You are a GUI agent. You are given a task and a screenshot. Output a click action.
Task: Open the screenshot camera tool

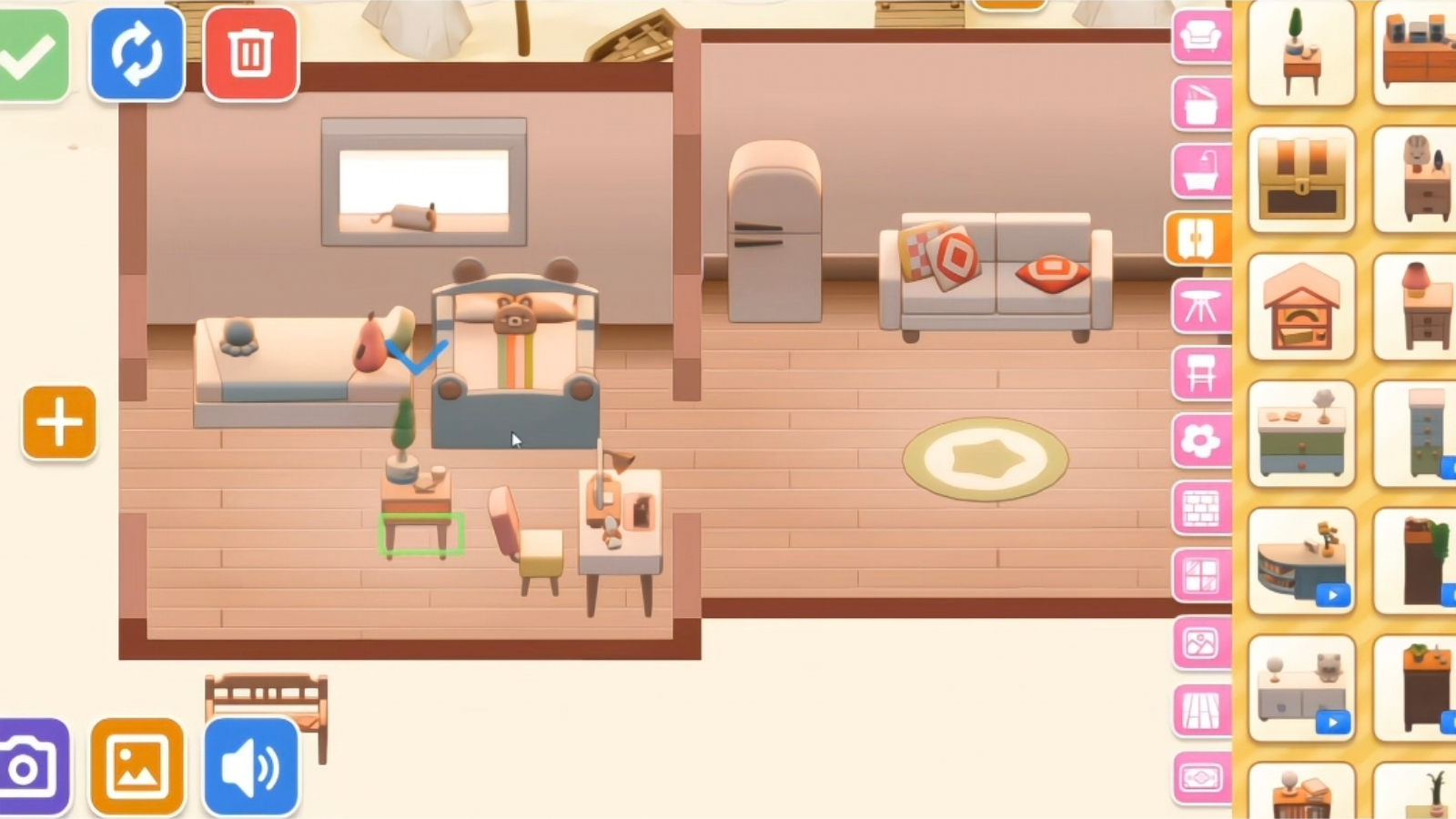(27, 766)
